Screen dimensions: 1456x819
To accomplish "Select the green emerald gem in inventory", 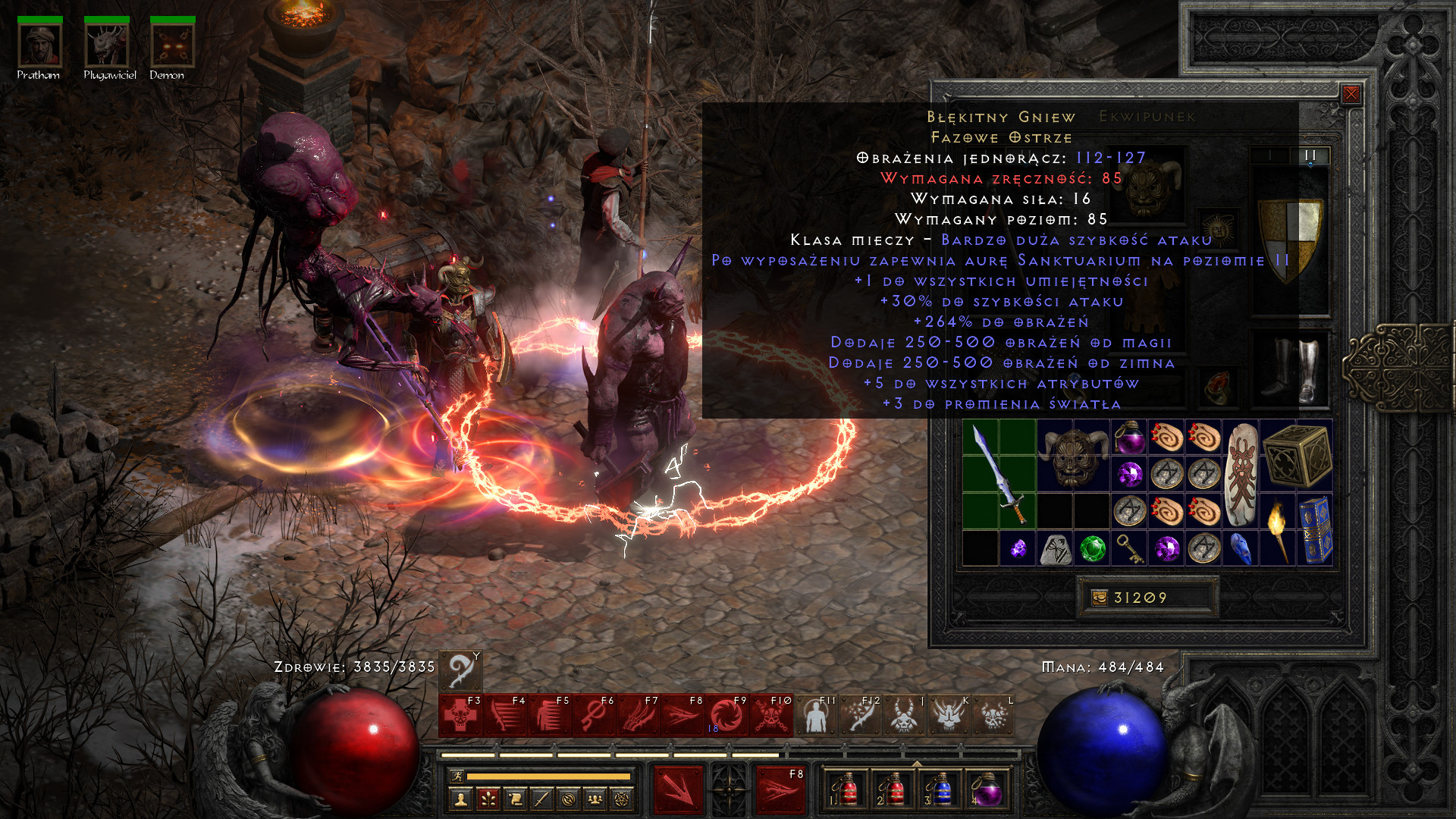I will point(1092,548).
